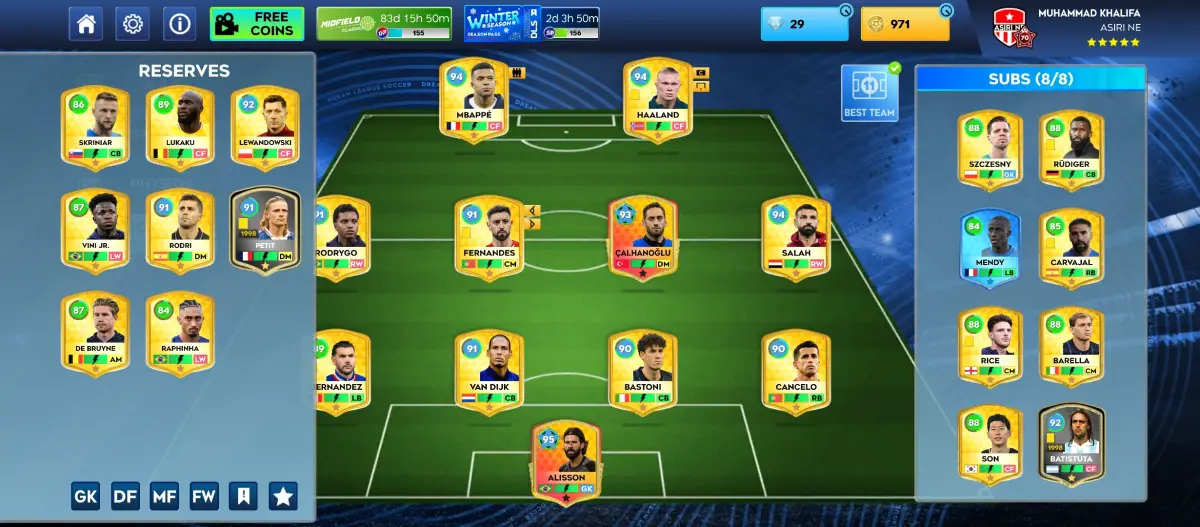Tap the Best Team button
This screenshot has width=1200, height=527.
869,93
